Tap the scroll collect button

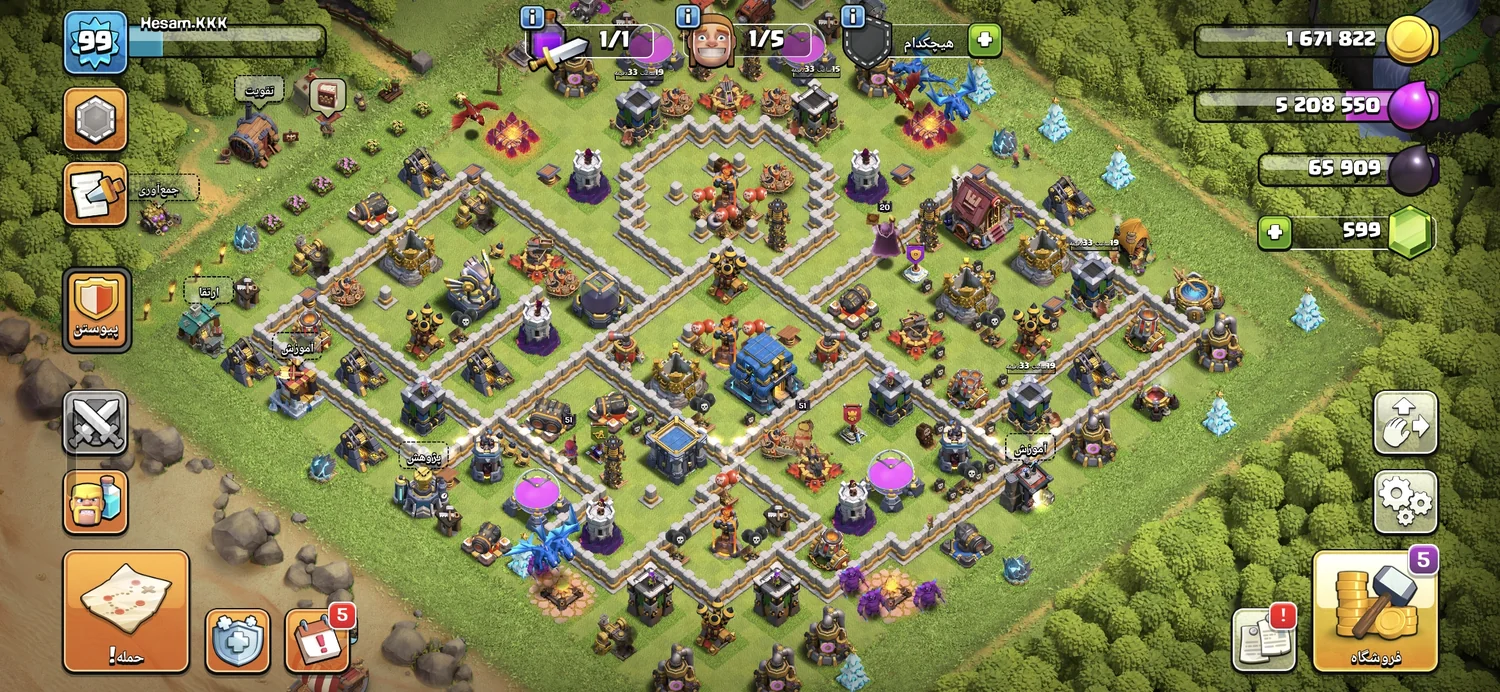96,194
